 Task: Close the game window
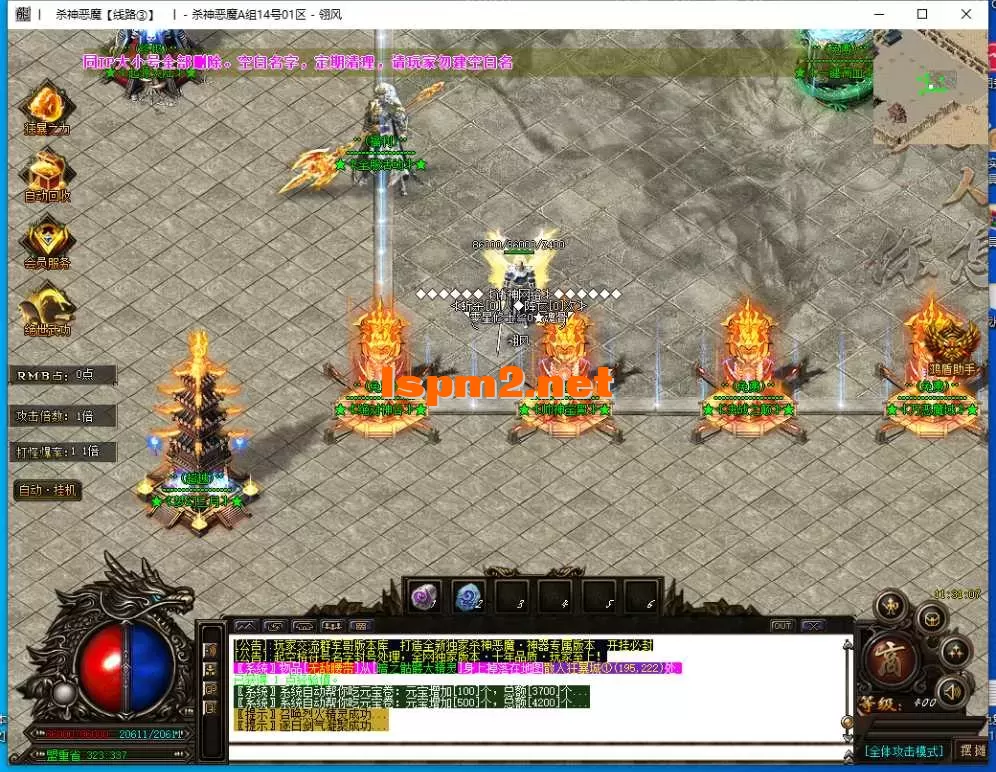click(966, 14)
